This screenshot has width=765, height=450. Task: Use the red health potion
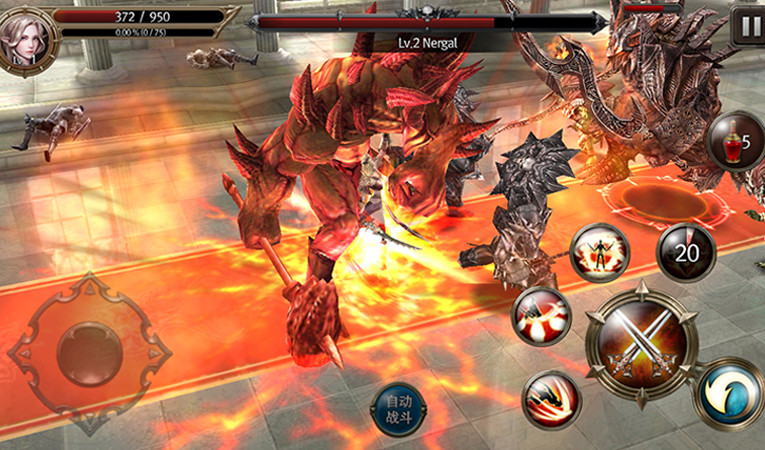735,141
